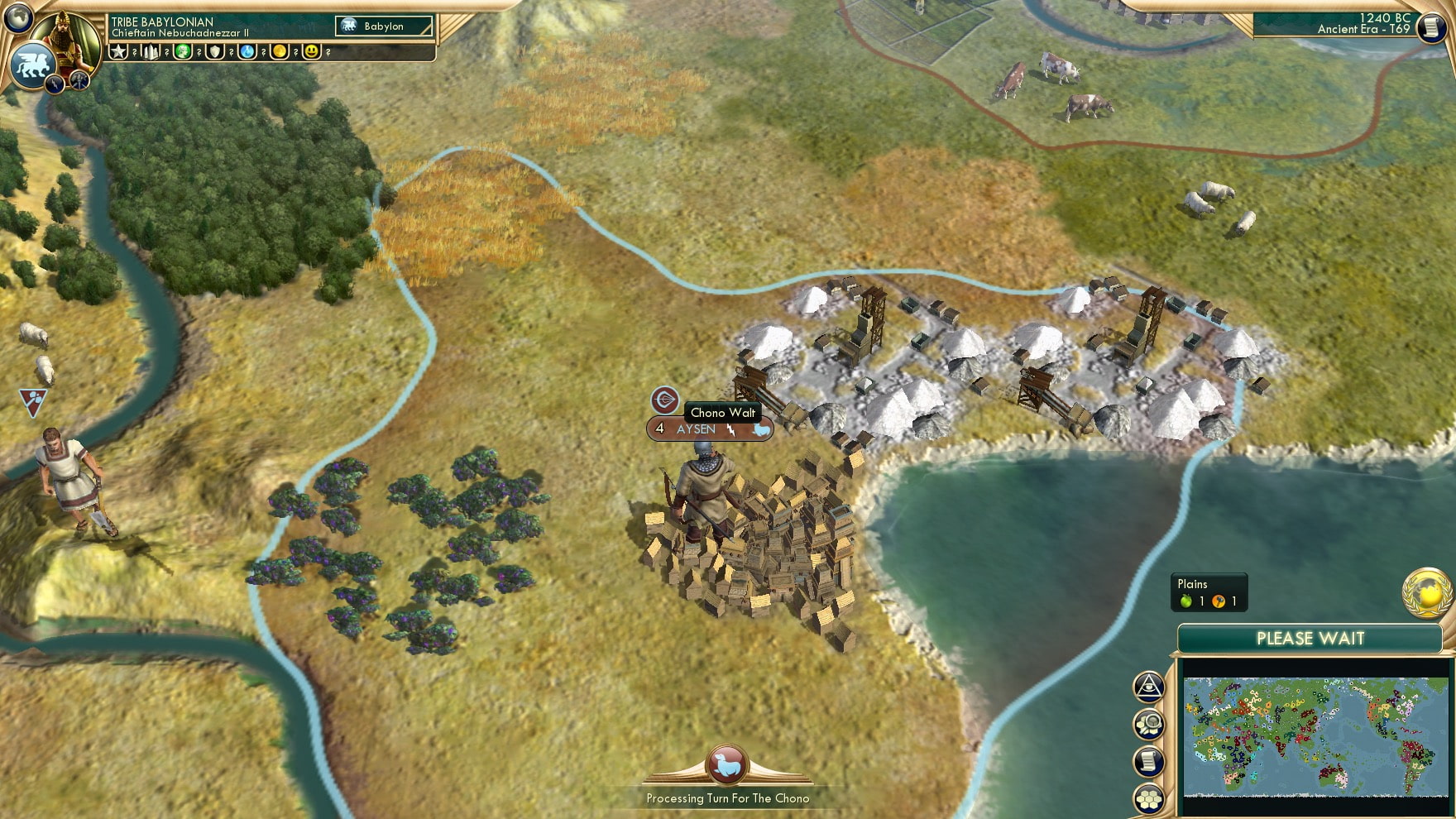Click the notification scroll icon near minimap
The height and width of the screenshot is (819, 1456).
pos(1149,761)
